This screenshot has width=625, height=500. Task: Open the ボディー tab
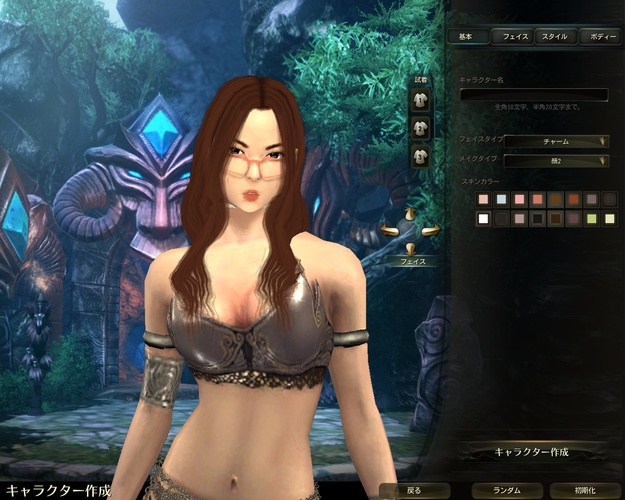[599, 36]
